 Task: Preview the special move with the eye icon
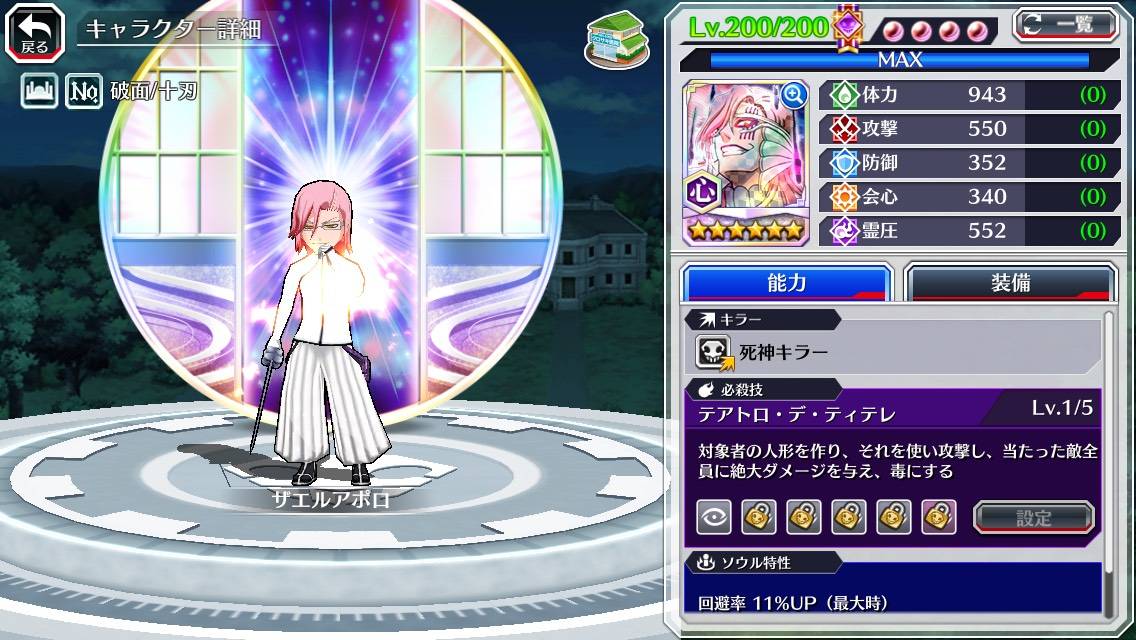coord(714,517)
